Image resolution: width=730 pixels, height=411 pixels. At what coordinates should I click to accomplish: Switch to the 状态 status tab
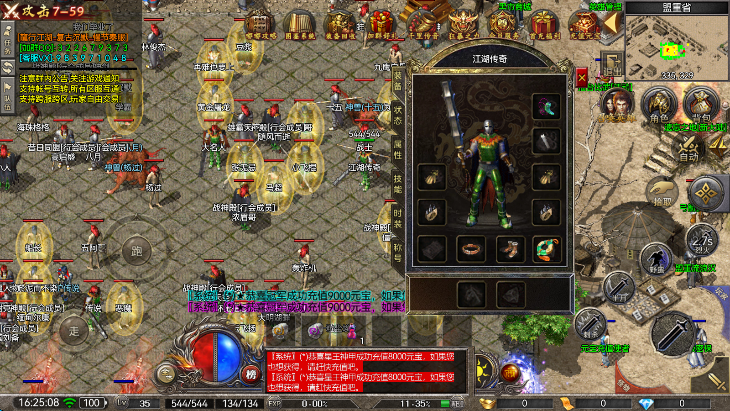pos(397,113)
